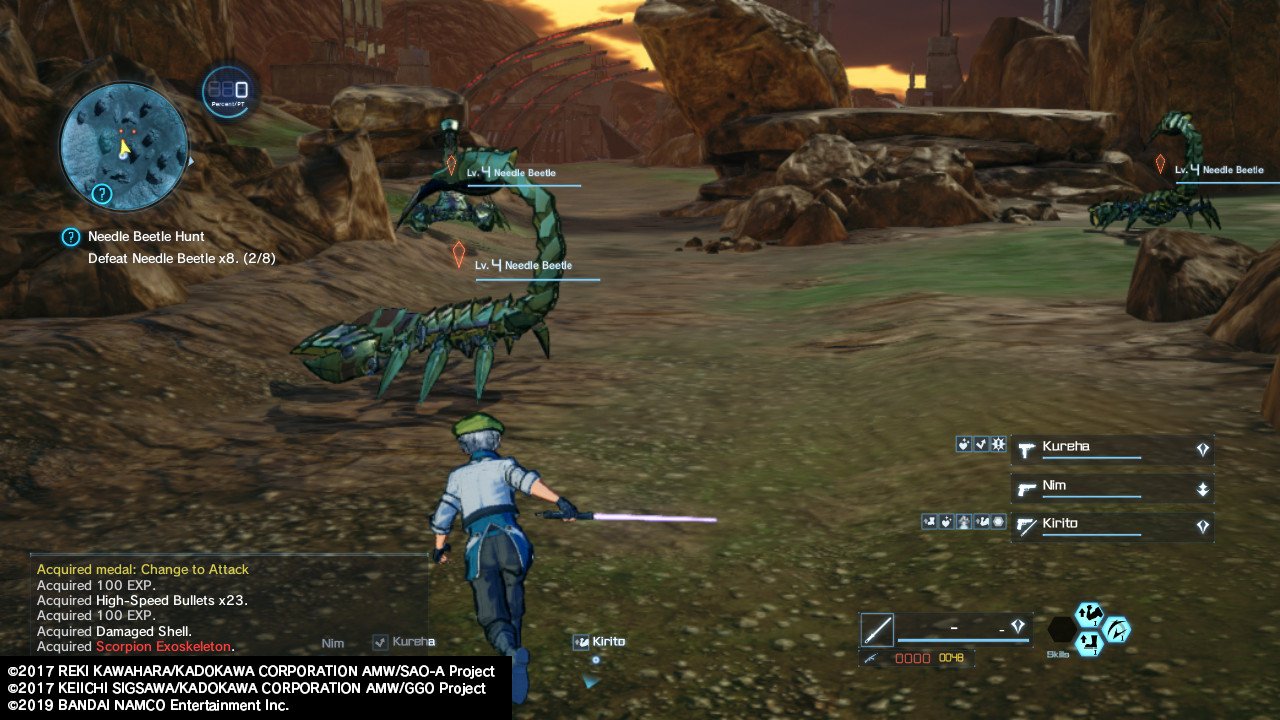Click Kureha's blue health bar
Viewport: 1280px width, 720px height.
pyautogui.click(x=1090, y=458)
